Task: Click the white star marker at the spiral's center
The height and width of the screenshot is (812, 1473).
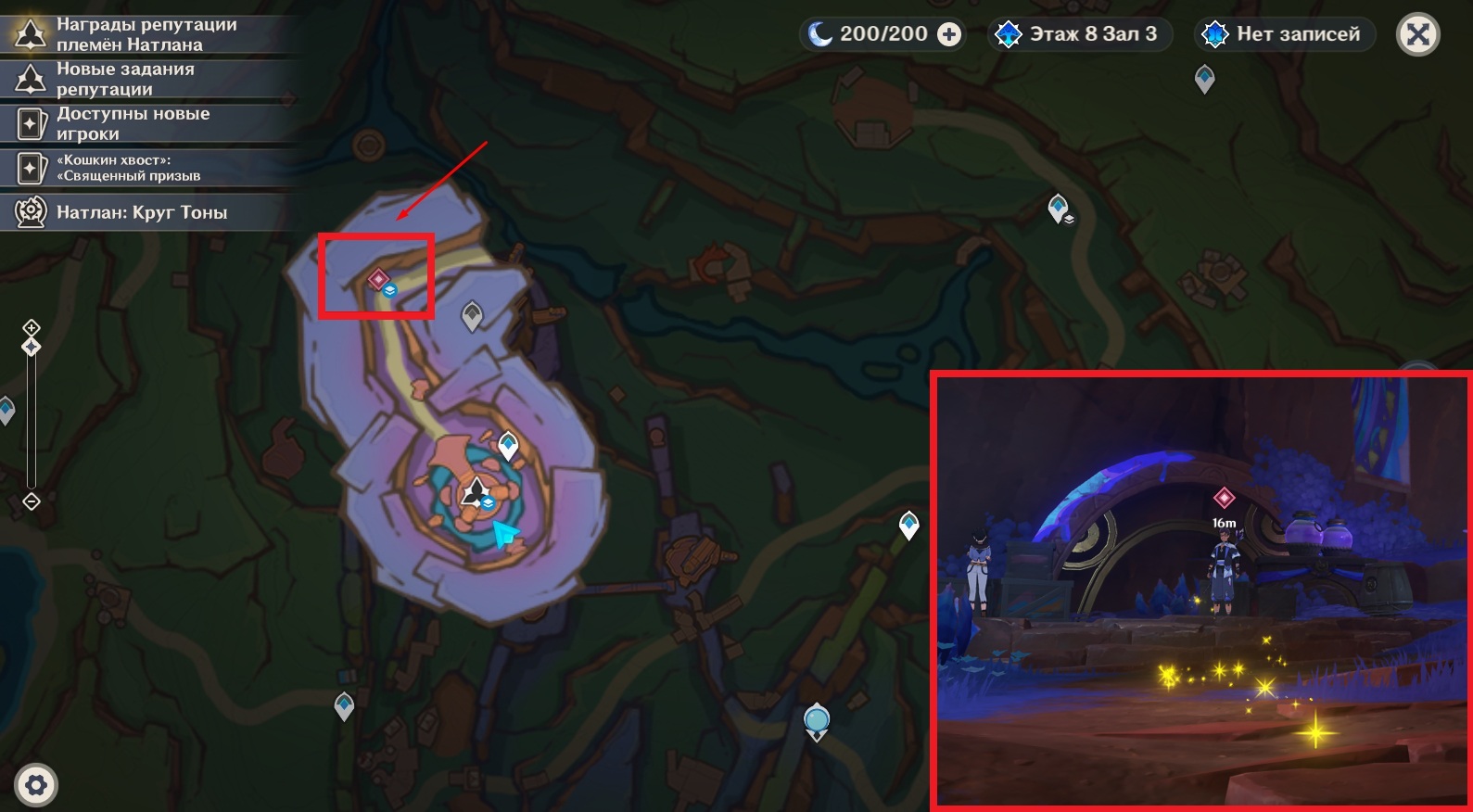Action: click(476, 490)
